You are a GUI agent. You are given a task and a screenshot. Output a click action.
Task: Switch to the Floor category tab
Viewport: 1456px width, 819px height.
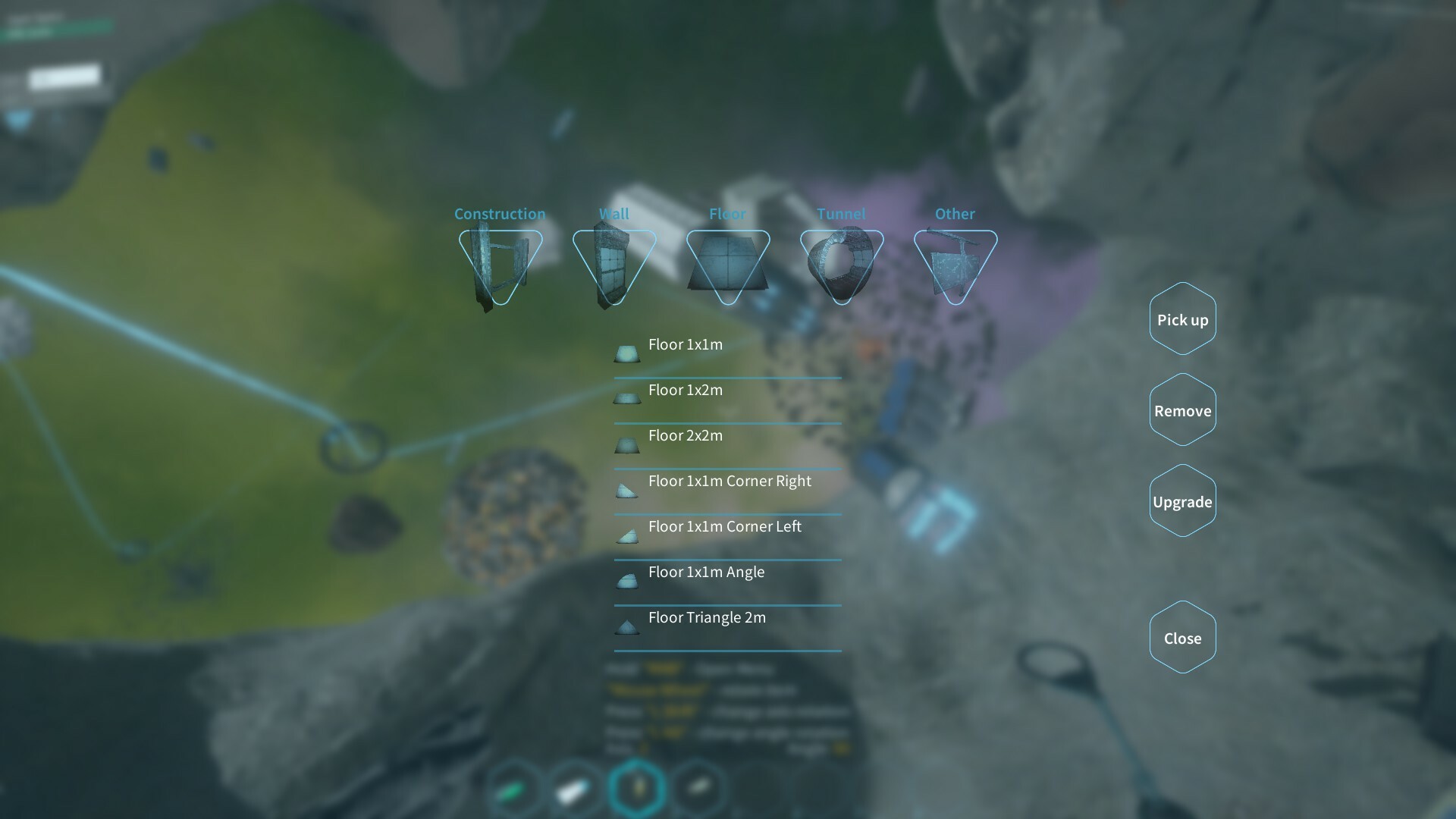pos(729,262)
